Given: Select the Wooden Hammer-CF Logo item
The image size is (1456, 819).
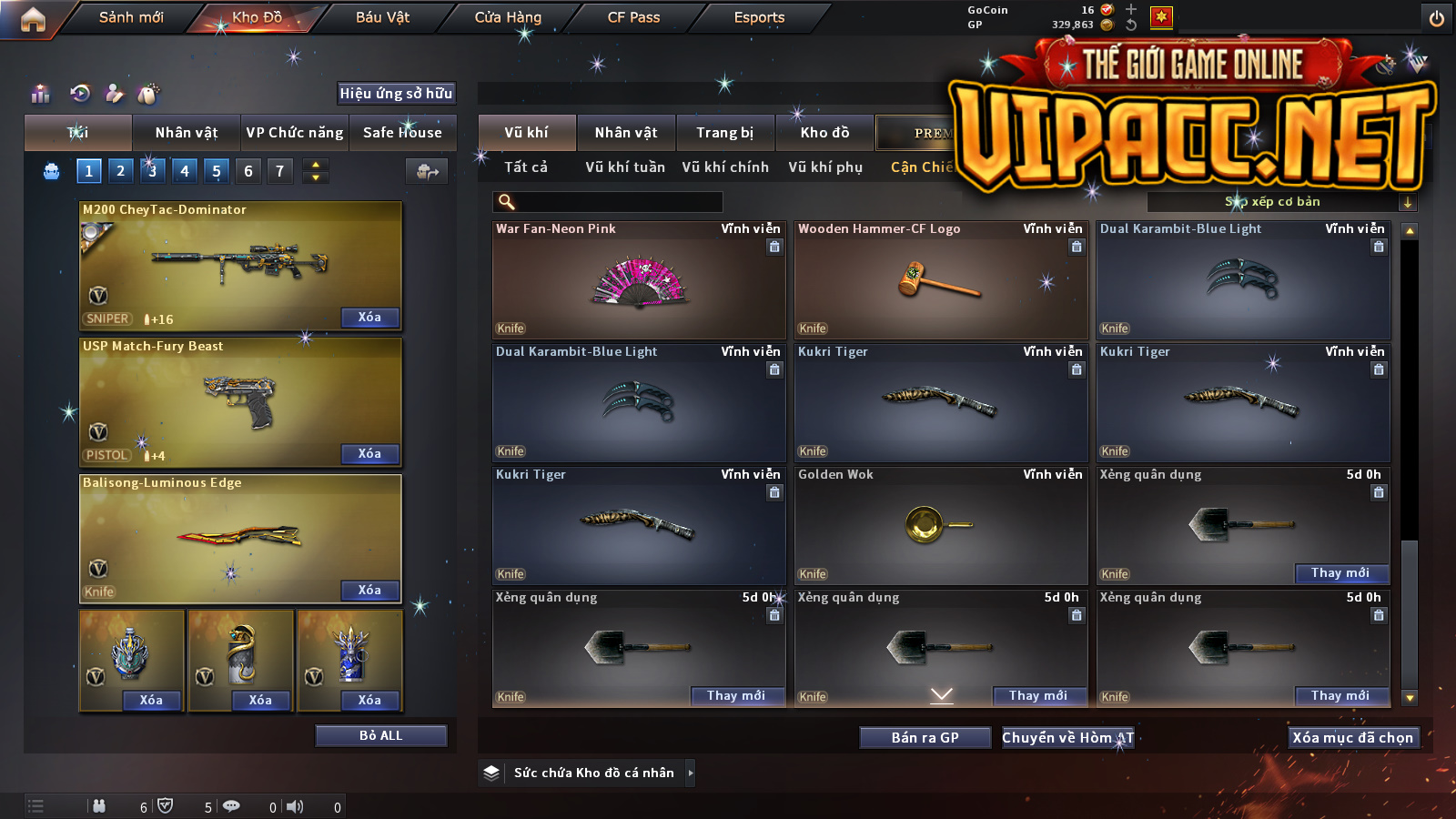Looking at the screenshot, I should (x=941, y=280).
